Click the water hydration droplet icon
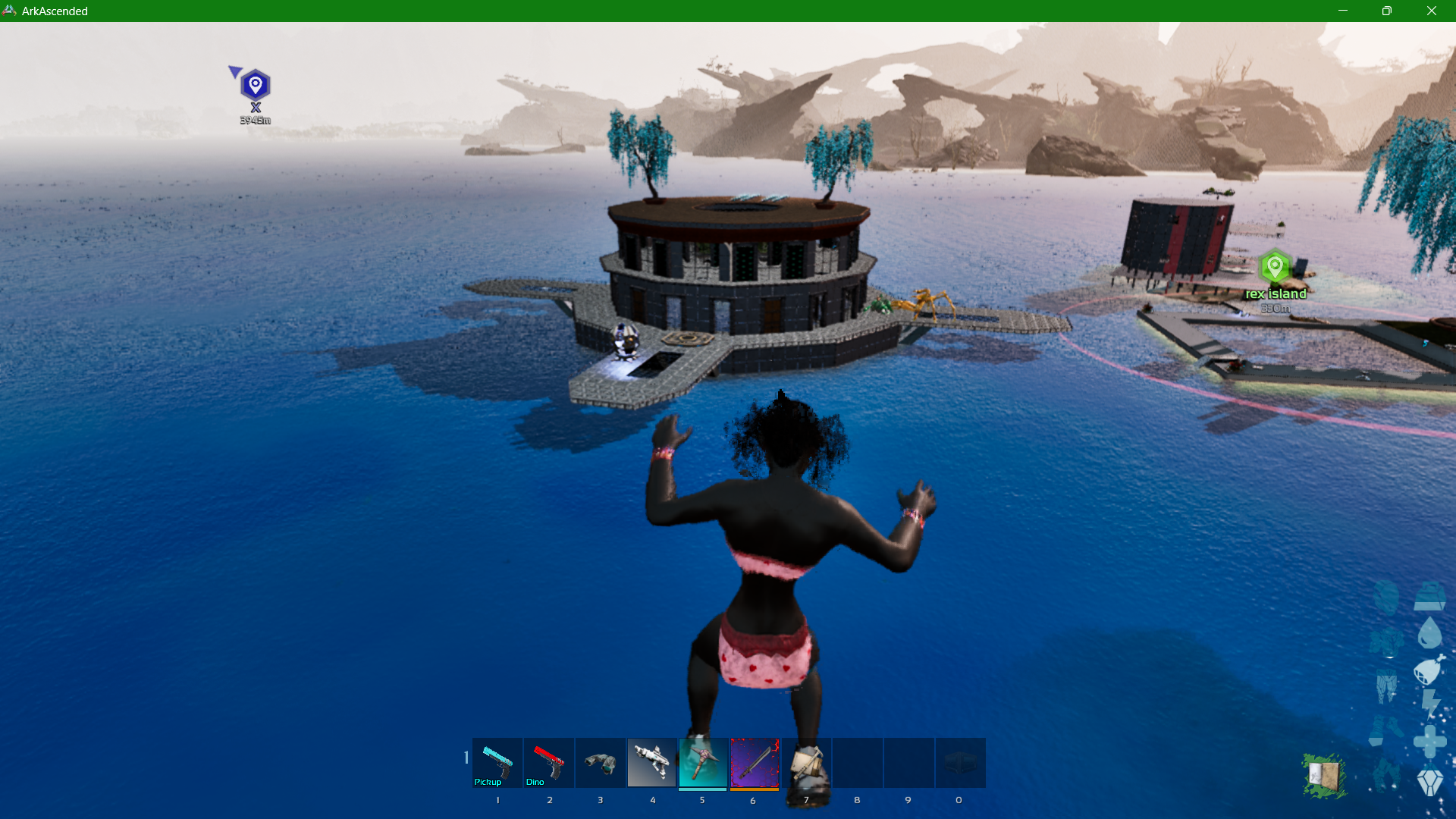 (x=1429, y=634)
